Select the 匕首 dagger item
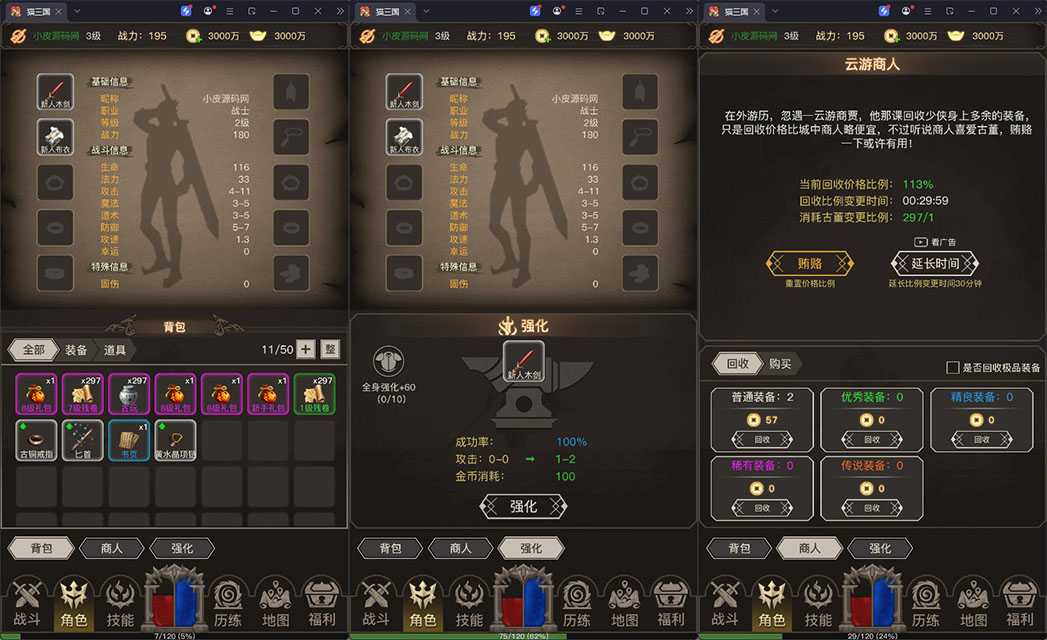The height and width of the screenshot is (640, 1047). coord(83,440)
